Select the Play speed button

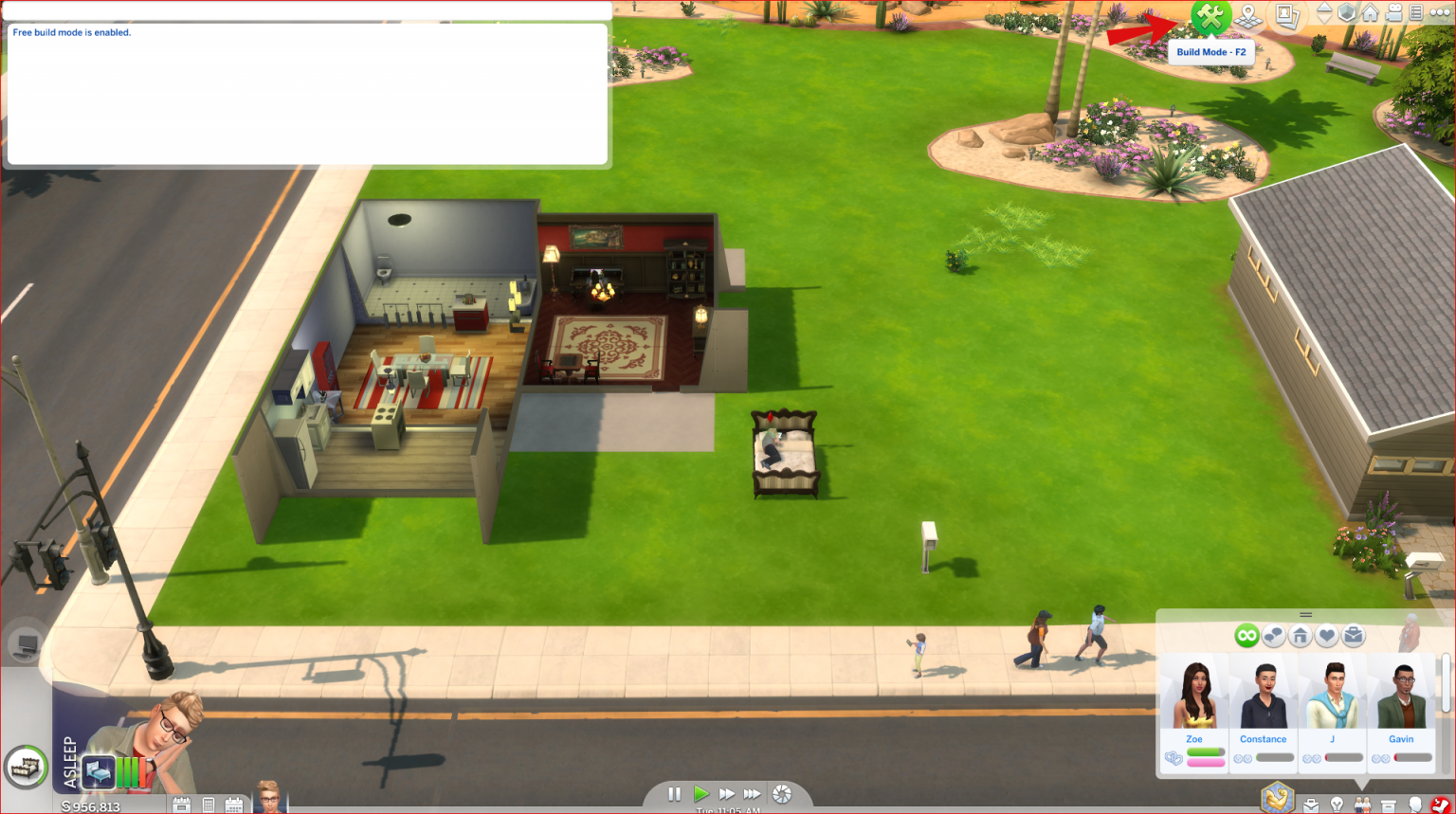pos(701,794)
